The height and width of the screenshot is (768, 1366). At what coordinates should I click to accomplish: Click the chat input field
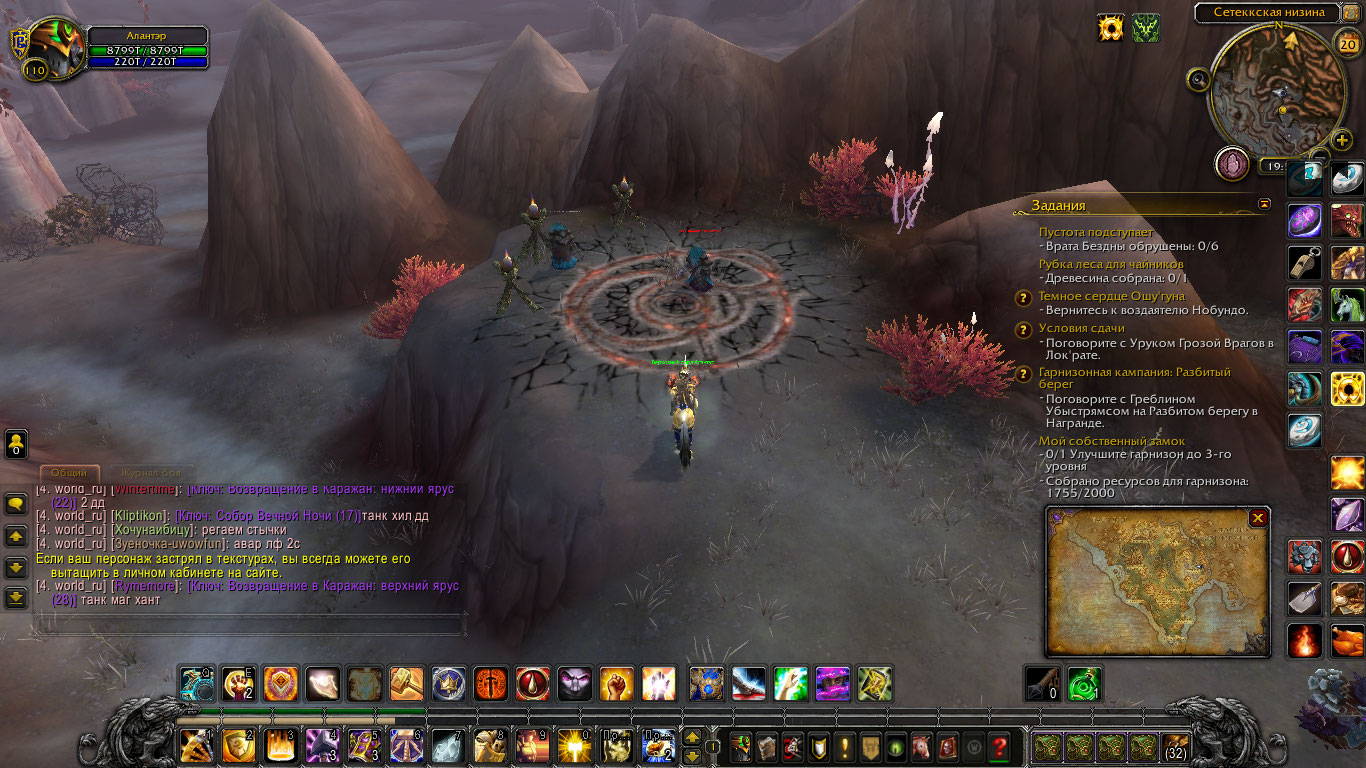[250, 625]
